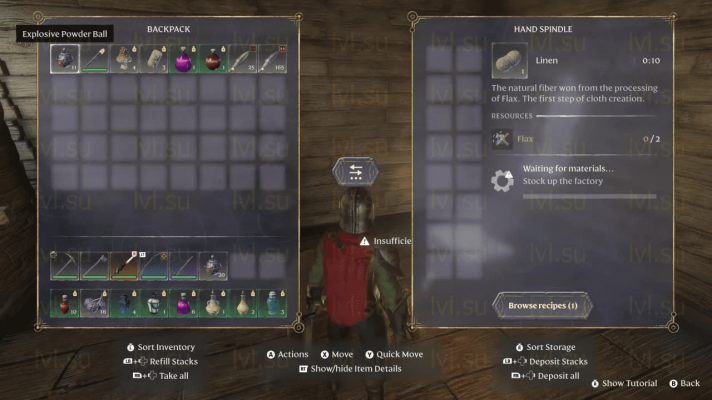
Task: Choose the red potion stack of 10
Action: (65, 303)
